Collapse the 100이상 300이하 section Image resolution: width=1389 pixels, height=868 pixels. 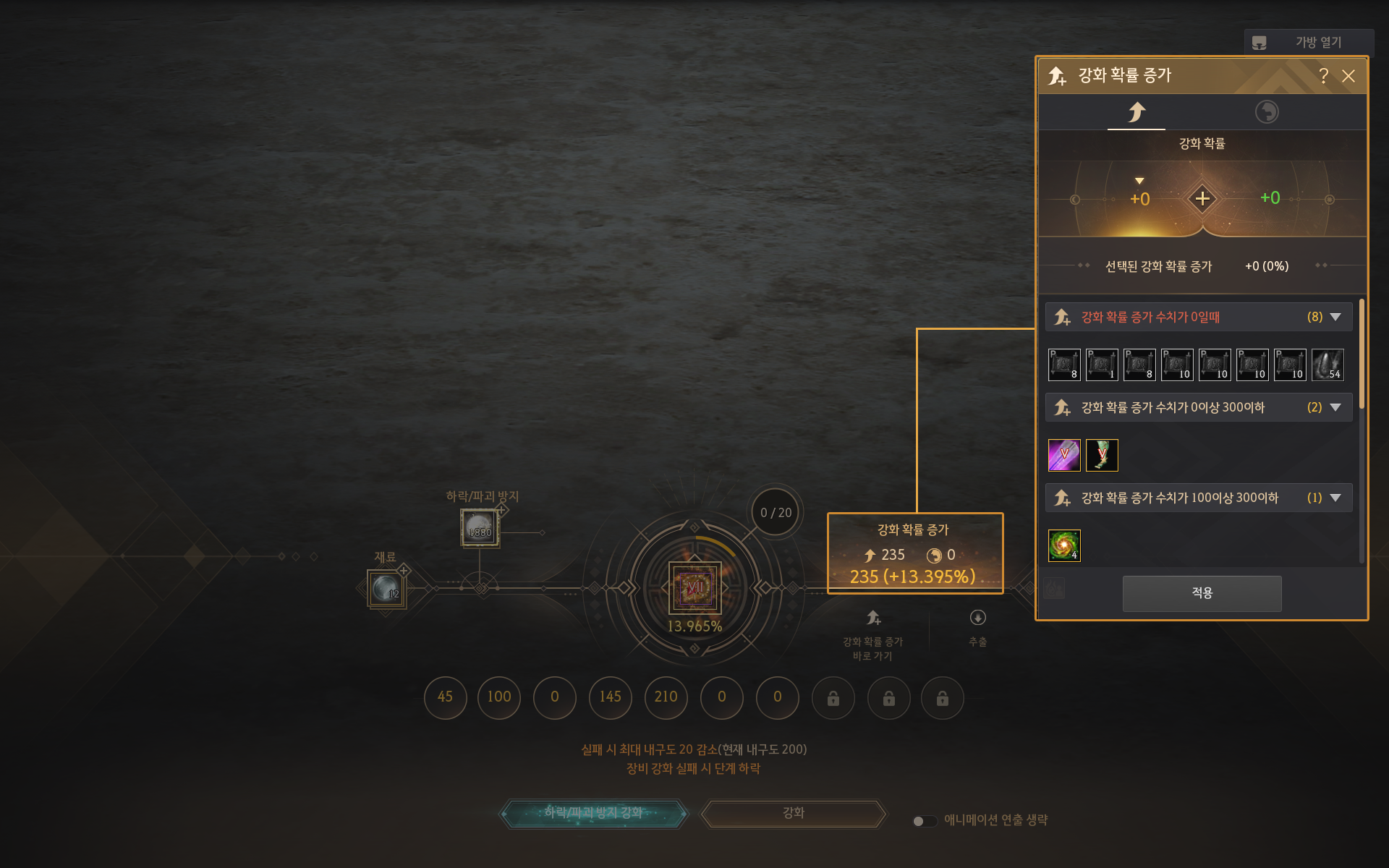click(1335, 498)
